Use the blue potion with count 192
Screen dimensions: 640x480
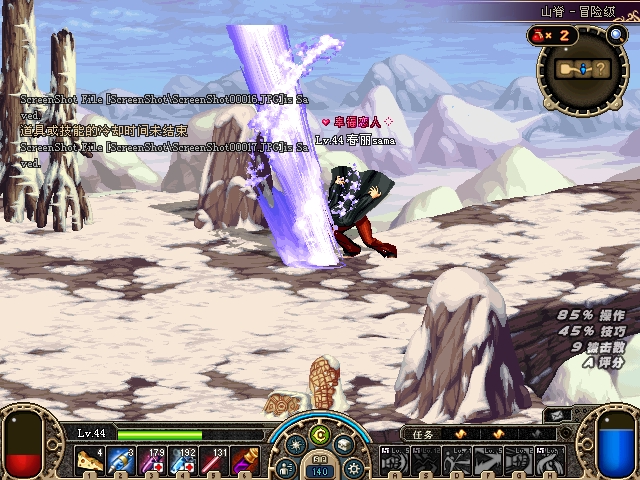(x=184, y=459)
